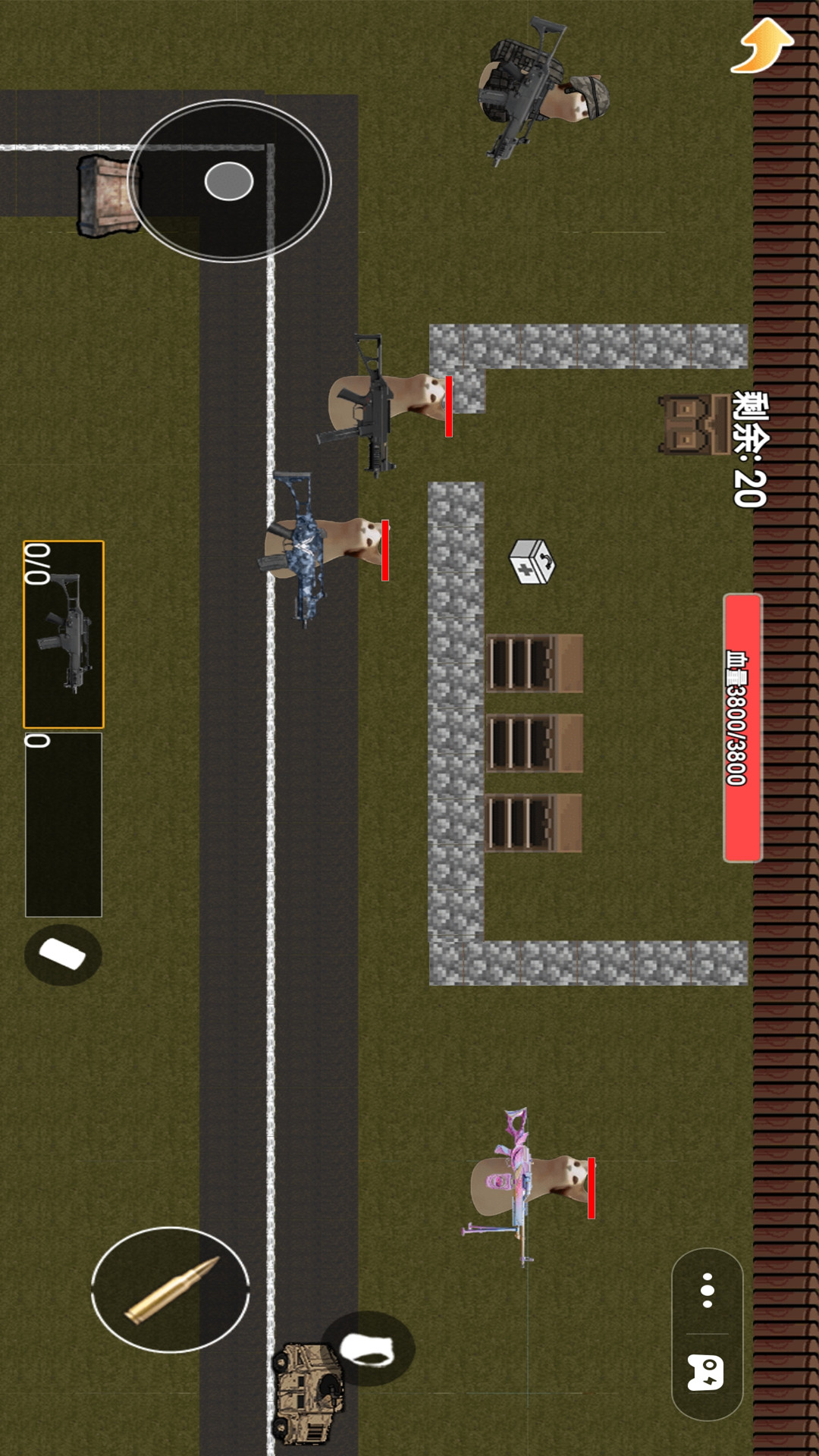Image resolution: width=819 pixels, height=1456 pixels.
Task: Click the white gamepad icon
Action: (x=706, y=1373)
